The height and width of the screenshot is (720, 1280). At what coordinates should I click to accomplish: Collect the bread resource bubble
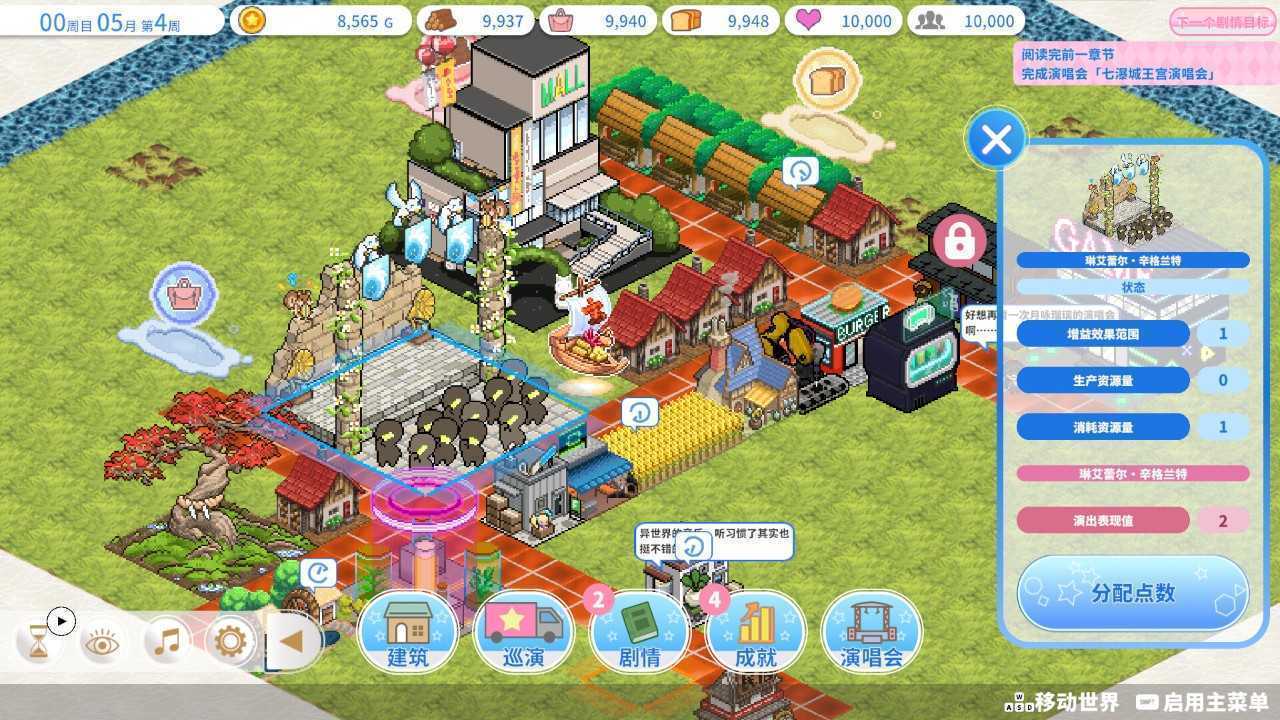828,78
